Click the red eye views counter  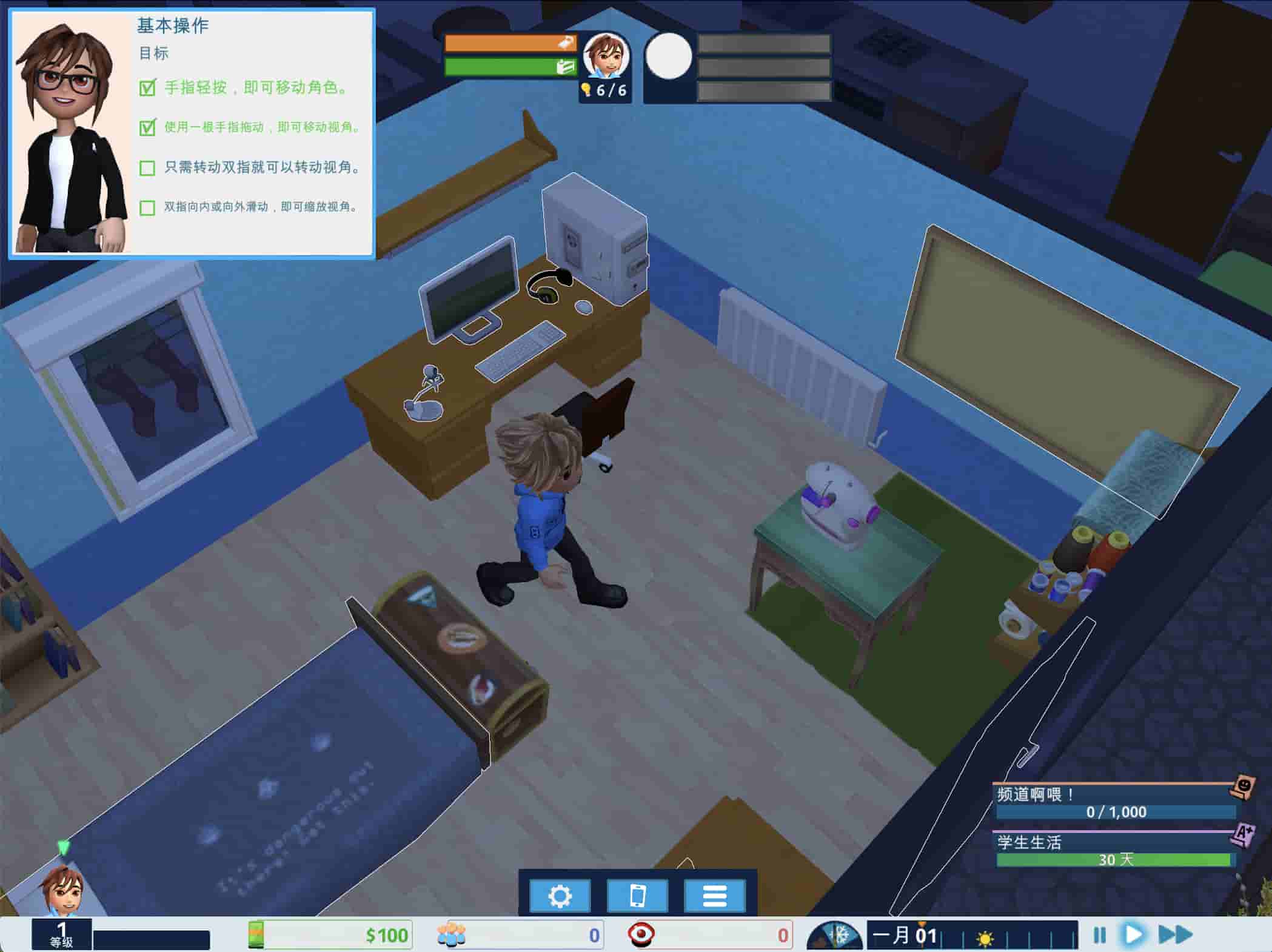coord(708,935)
